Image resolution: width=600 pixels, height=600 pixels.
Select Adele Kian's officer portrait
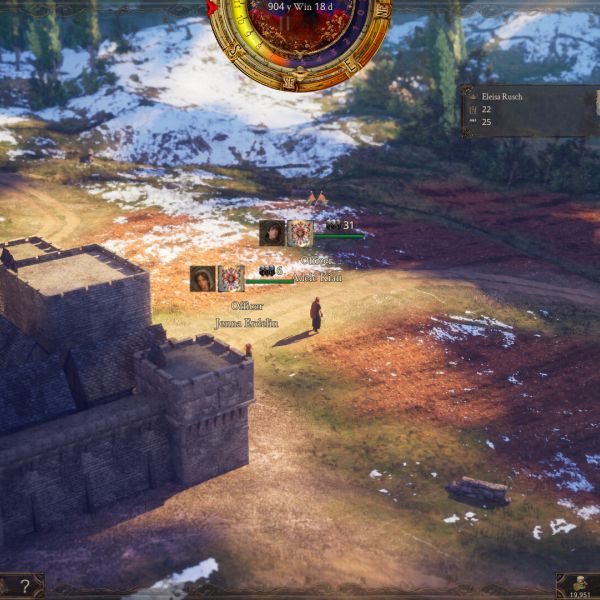[x=271, y=233]
